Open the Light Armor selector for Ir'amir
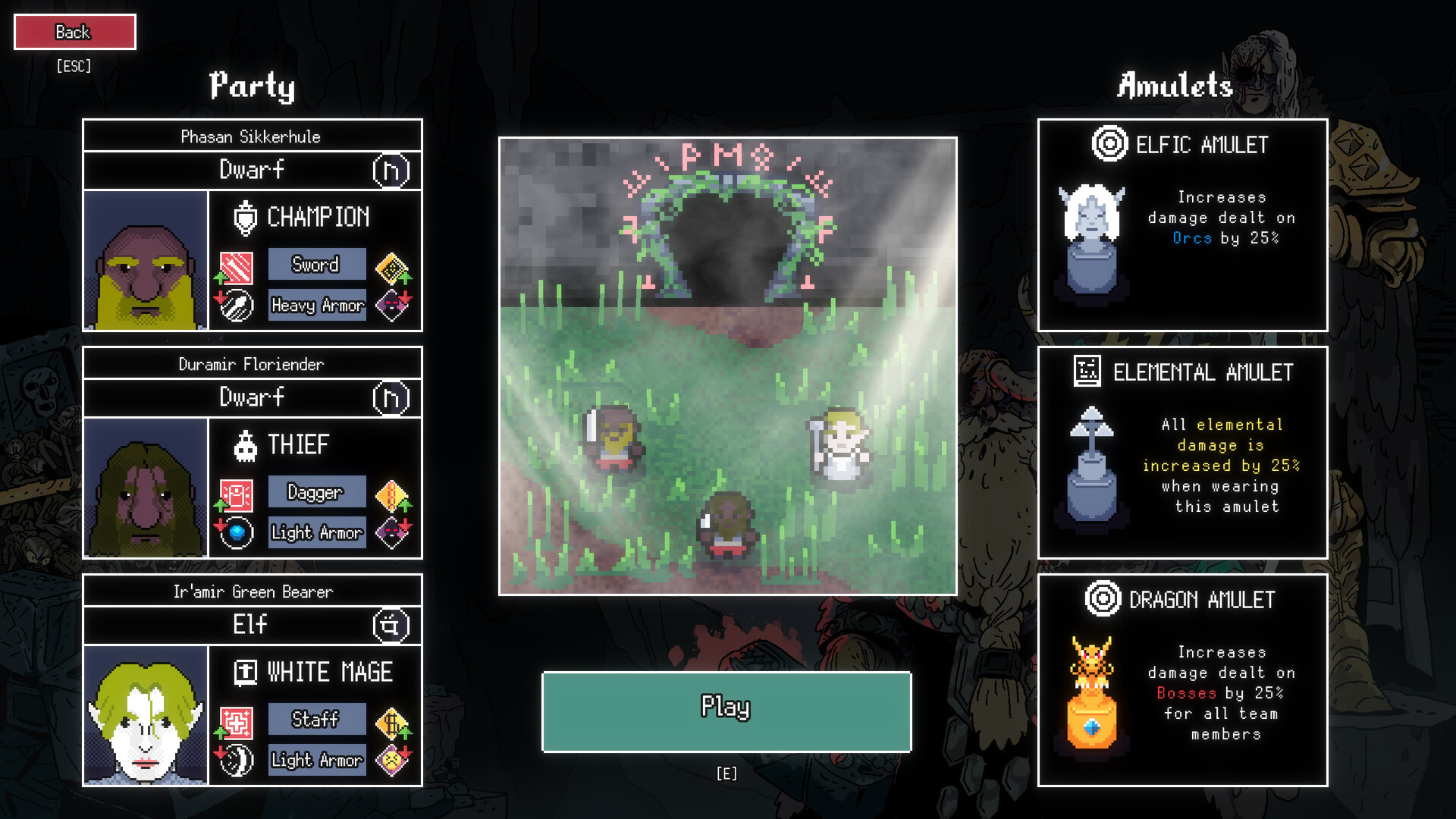The width and height of the screenshot is (1456, 819). 316,759
